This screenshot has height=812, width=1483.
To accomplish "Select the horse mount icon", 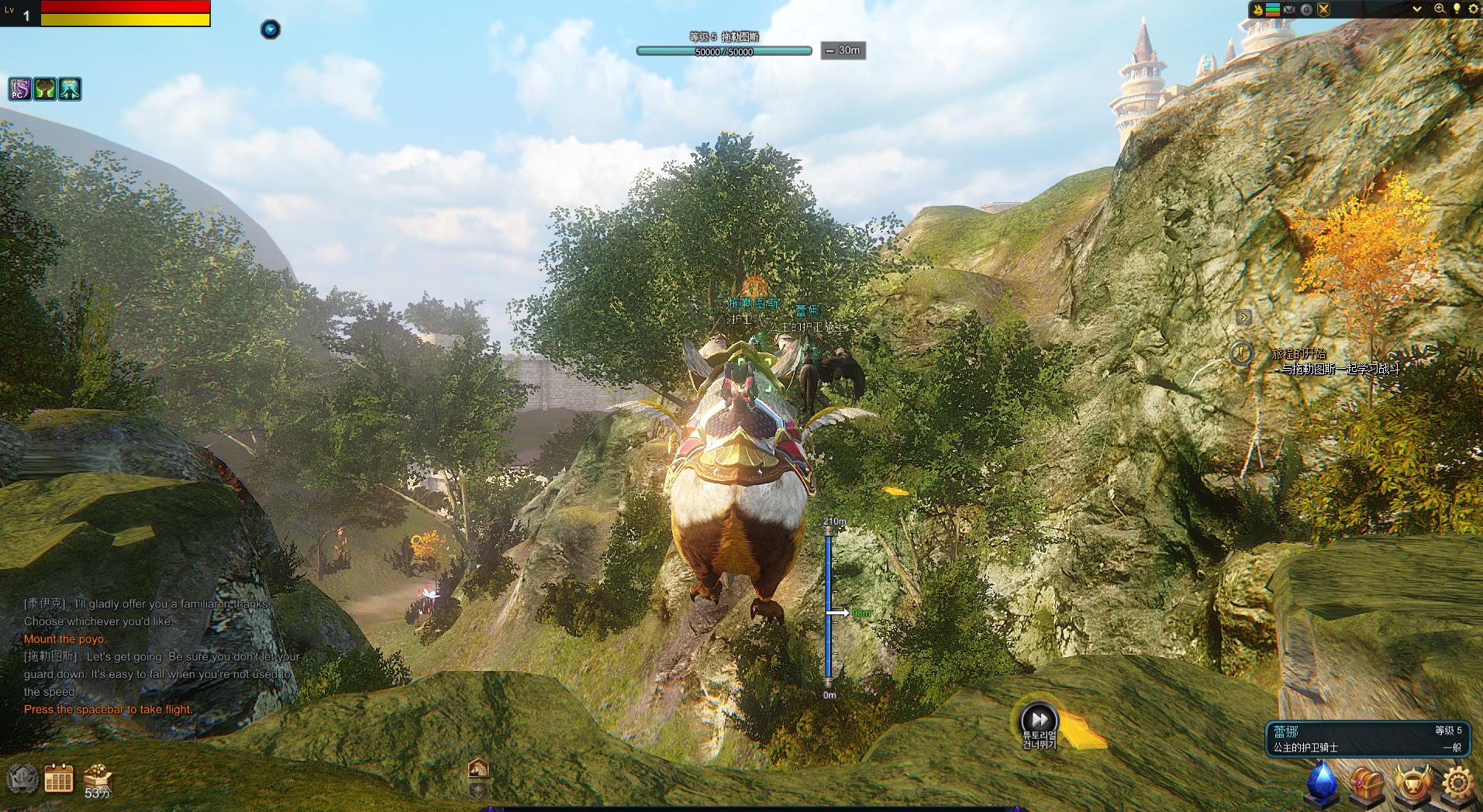I will click(x=478, y=768).
